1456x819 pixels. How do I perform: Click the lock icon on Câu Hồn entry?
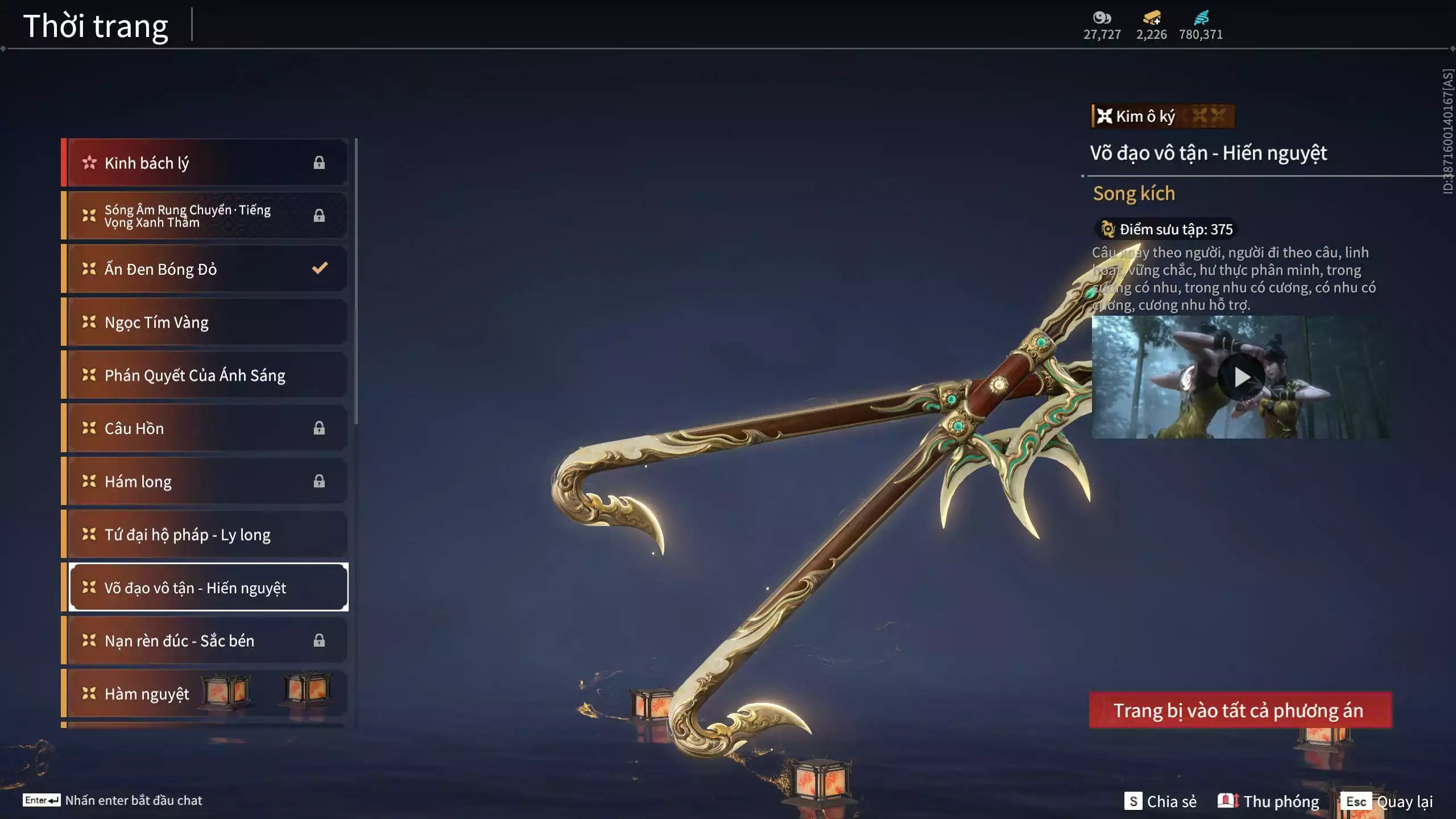(x=318, y=428)
